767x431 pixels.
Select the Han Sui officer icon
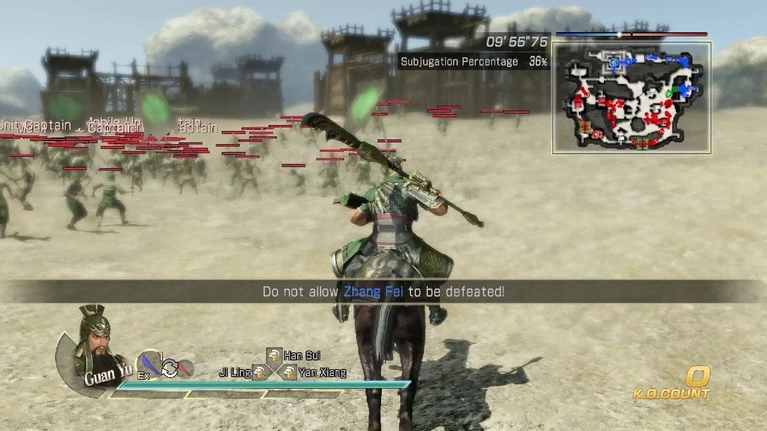pos(273,355)
